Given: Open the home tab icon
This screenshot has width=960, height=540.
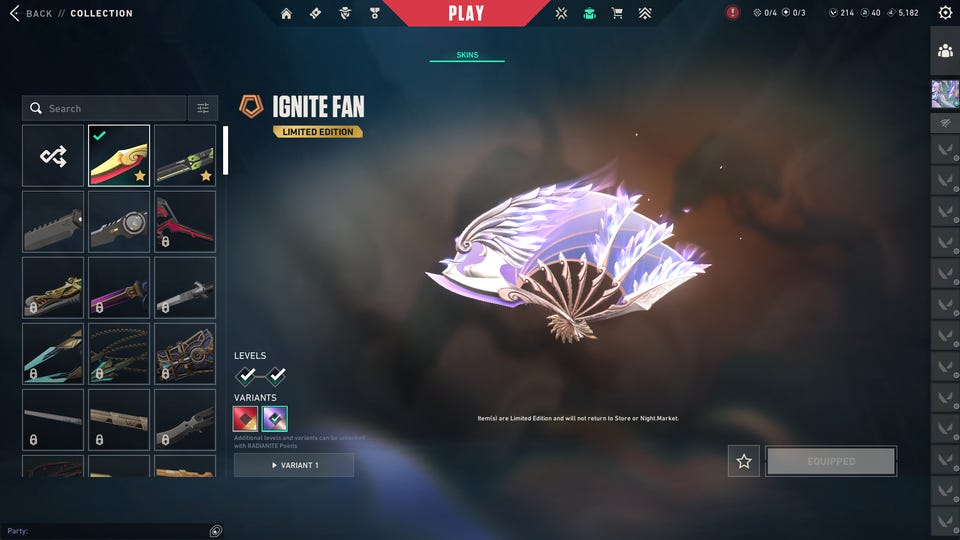Looking at the screenshot, I should [x=287, y=13].
